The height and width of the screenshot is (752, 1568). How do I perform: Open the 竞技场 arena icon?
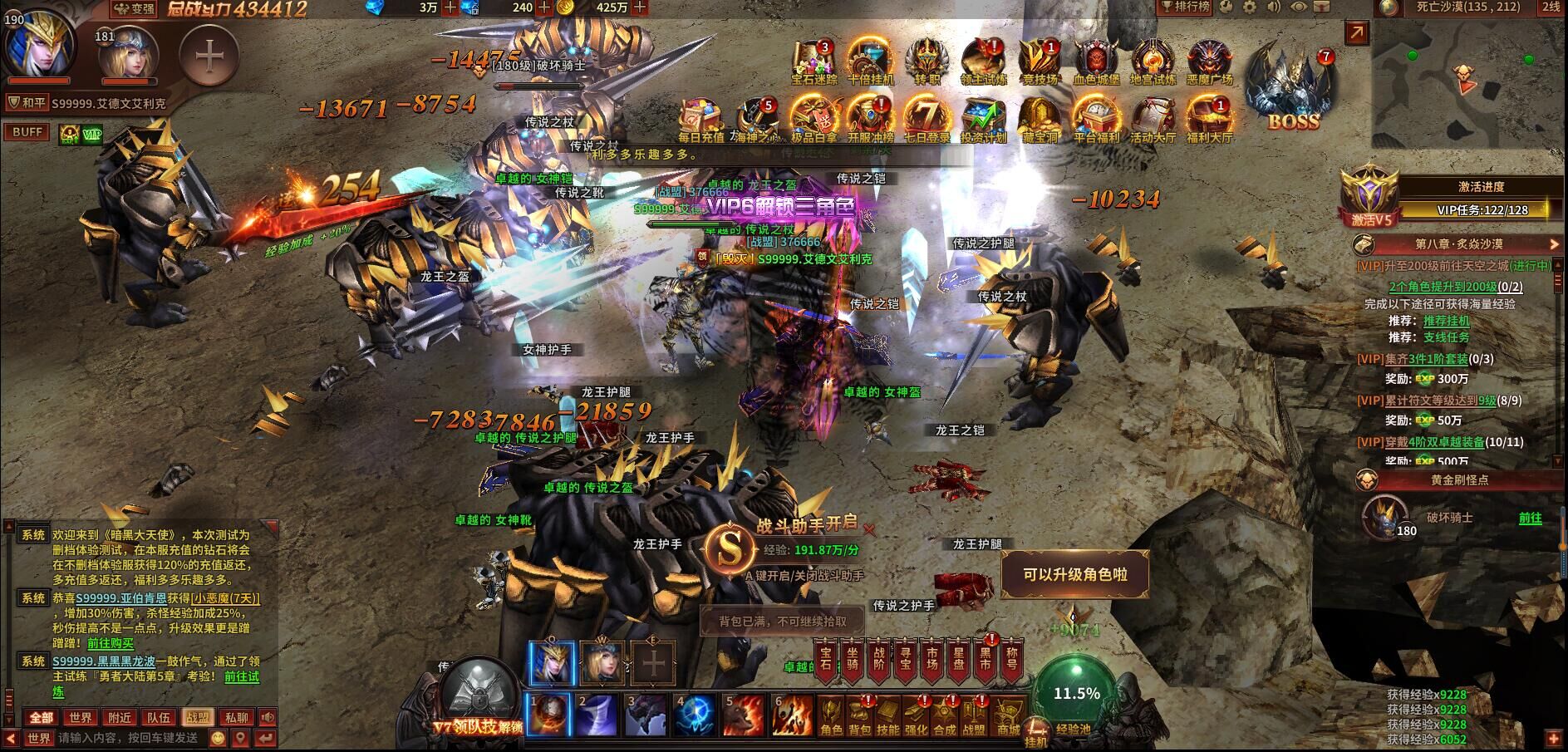[1040, 62]
